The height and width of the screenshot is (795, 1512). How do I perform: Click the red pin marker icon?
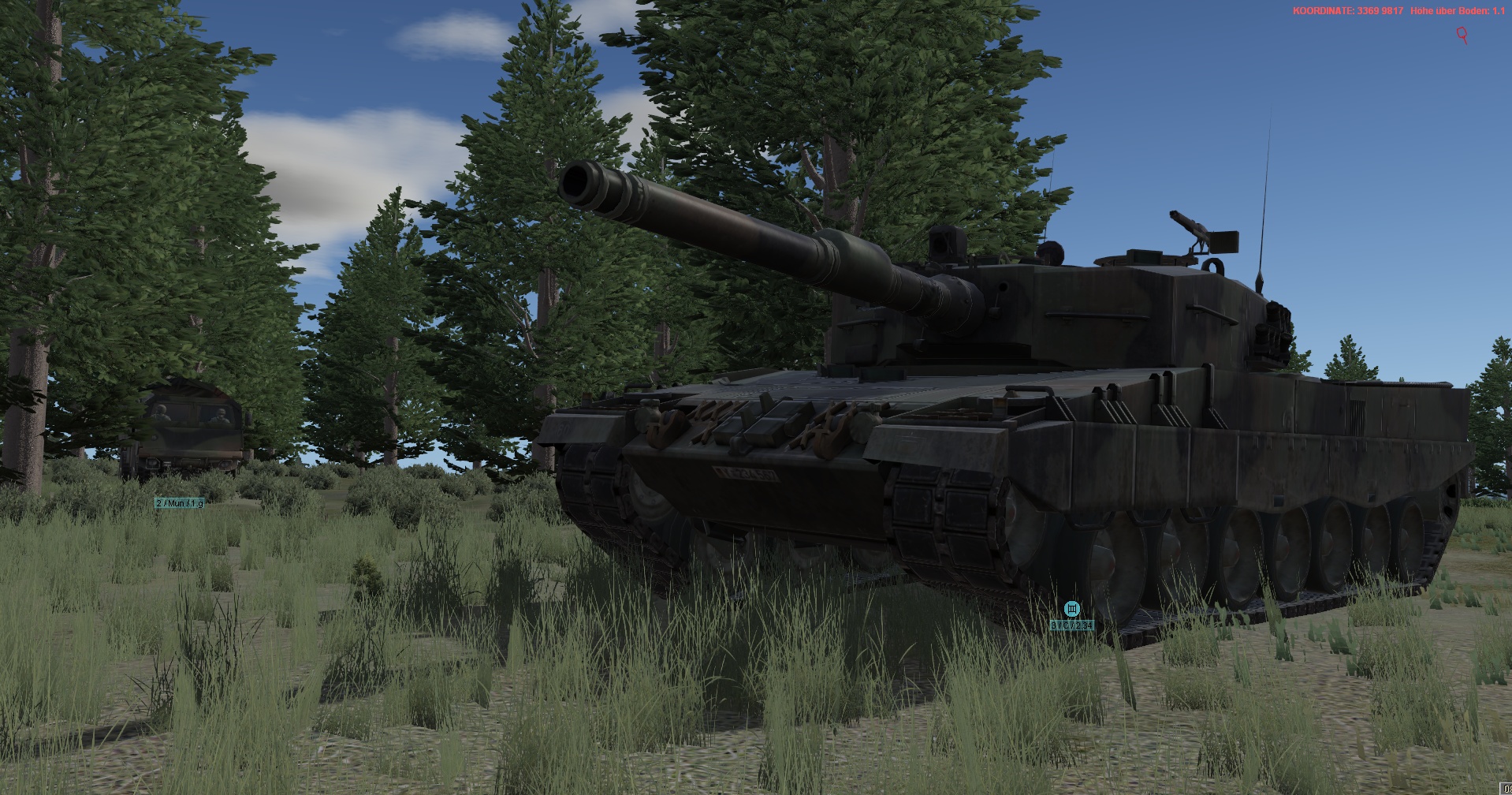[1462, 35]
